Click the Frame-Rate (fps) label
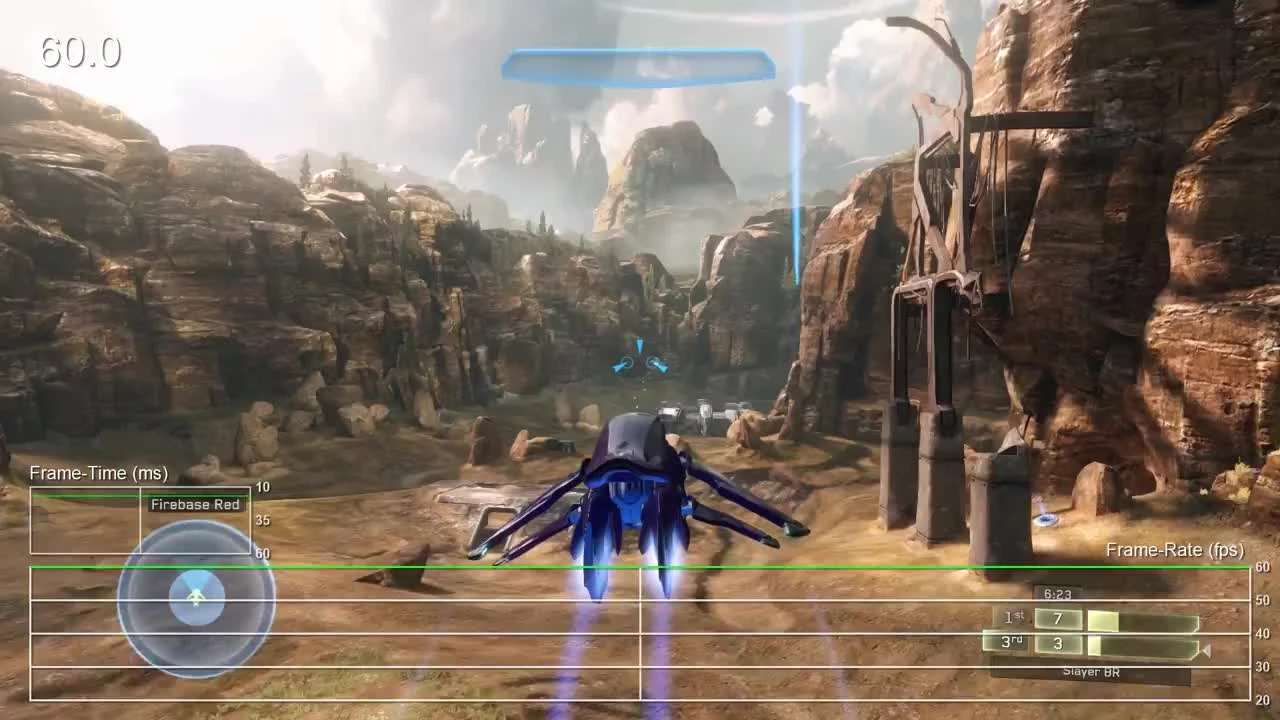The height and width of the screenshot is (720, 1280). pyautogui.click(x=1174, y=550)
